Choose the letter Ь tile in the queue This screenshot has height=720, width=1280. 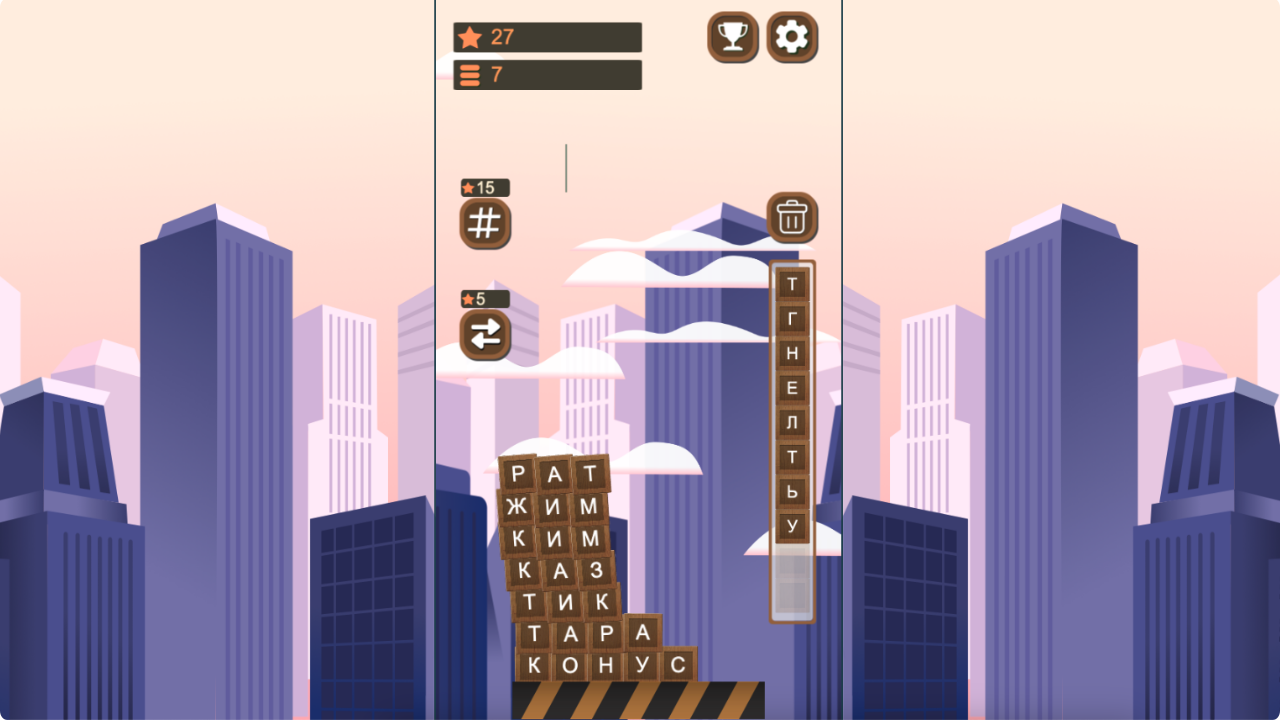[x=792, y=491]
